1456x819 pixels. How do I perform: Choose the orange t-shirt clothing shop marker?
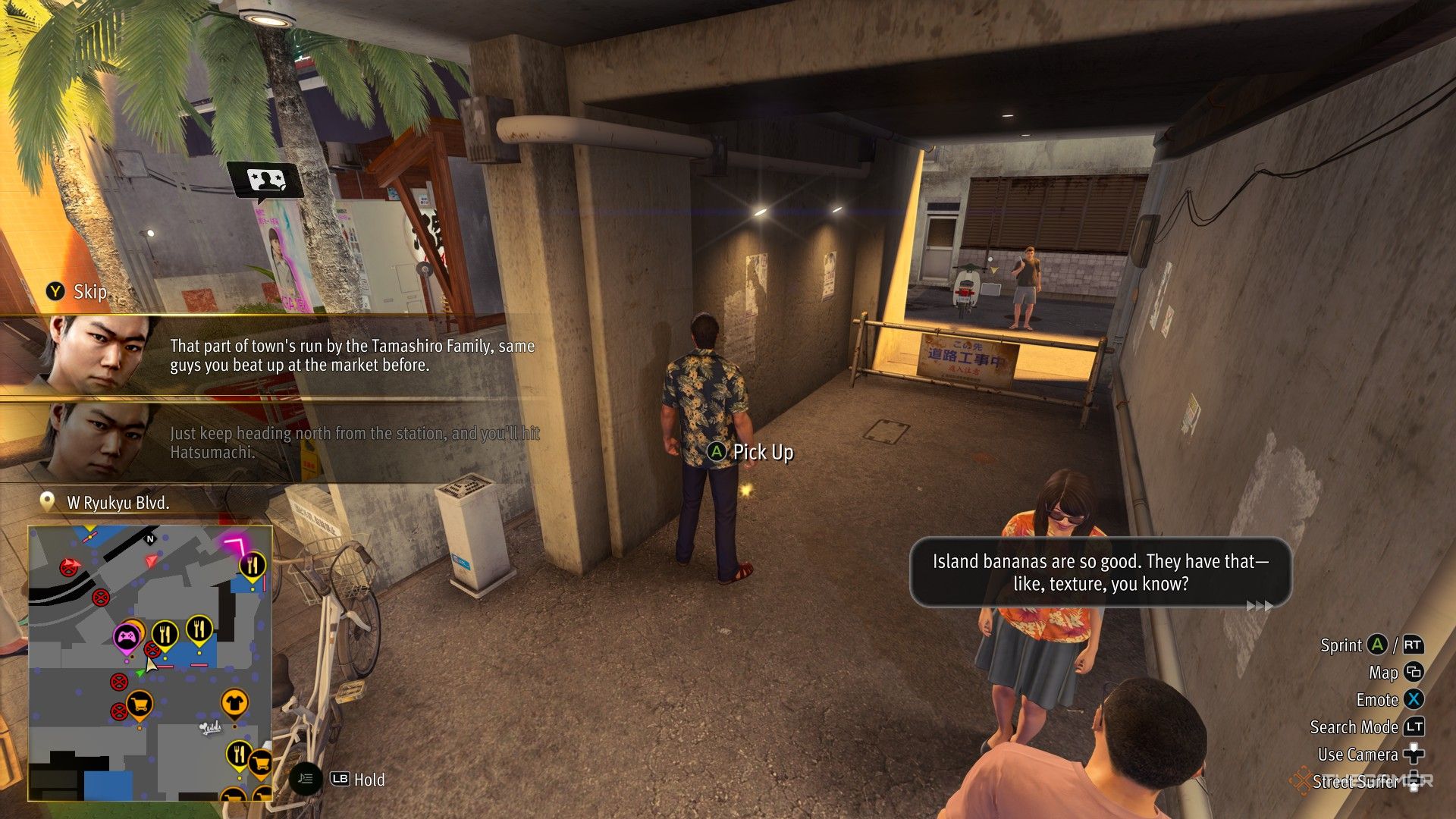tap(234, 703)
